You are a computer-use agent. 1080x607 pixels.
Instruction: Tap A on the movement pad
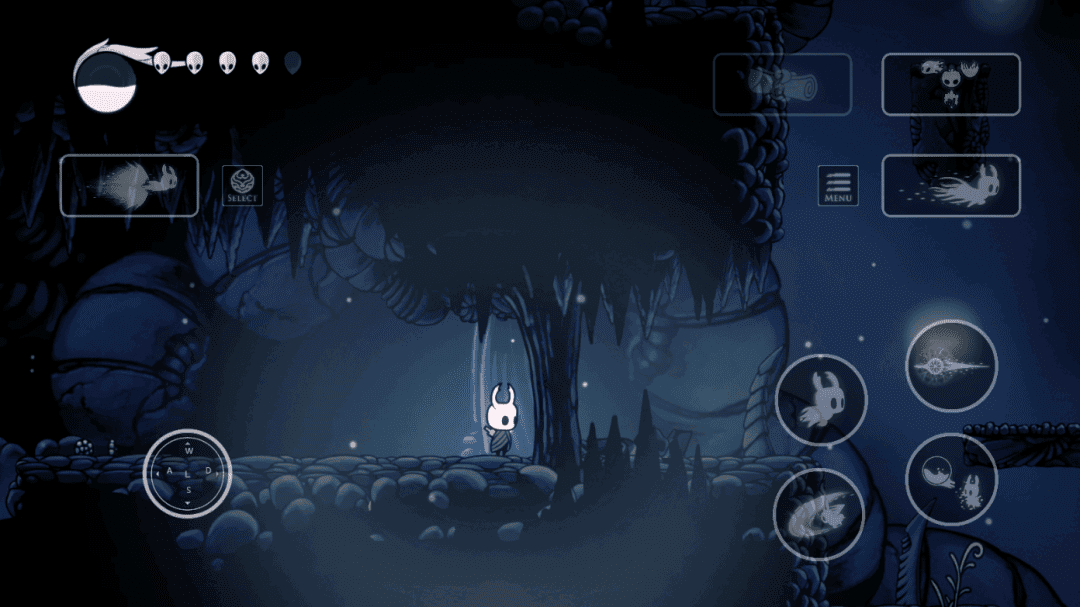(x=168, y=471)
